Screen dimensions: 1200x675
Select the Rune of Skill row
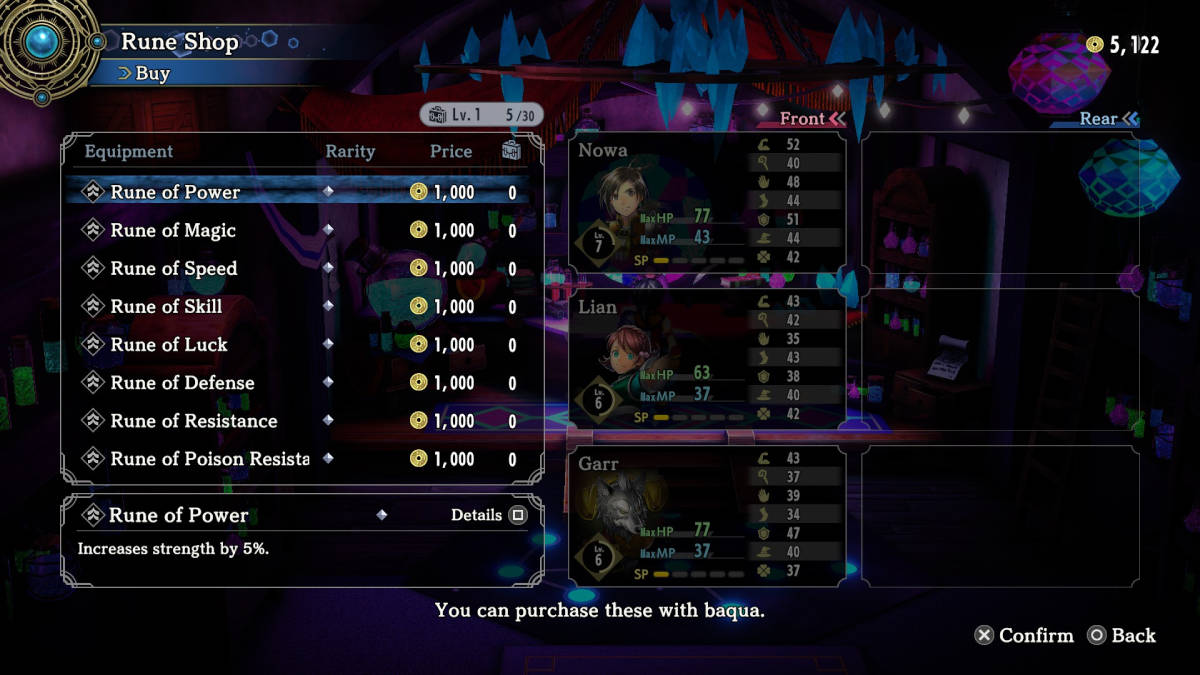[166, 306]
